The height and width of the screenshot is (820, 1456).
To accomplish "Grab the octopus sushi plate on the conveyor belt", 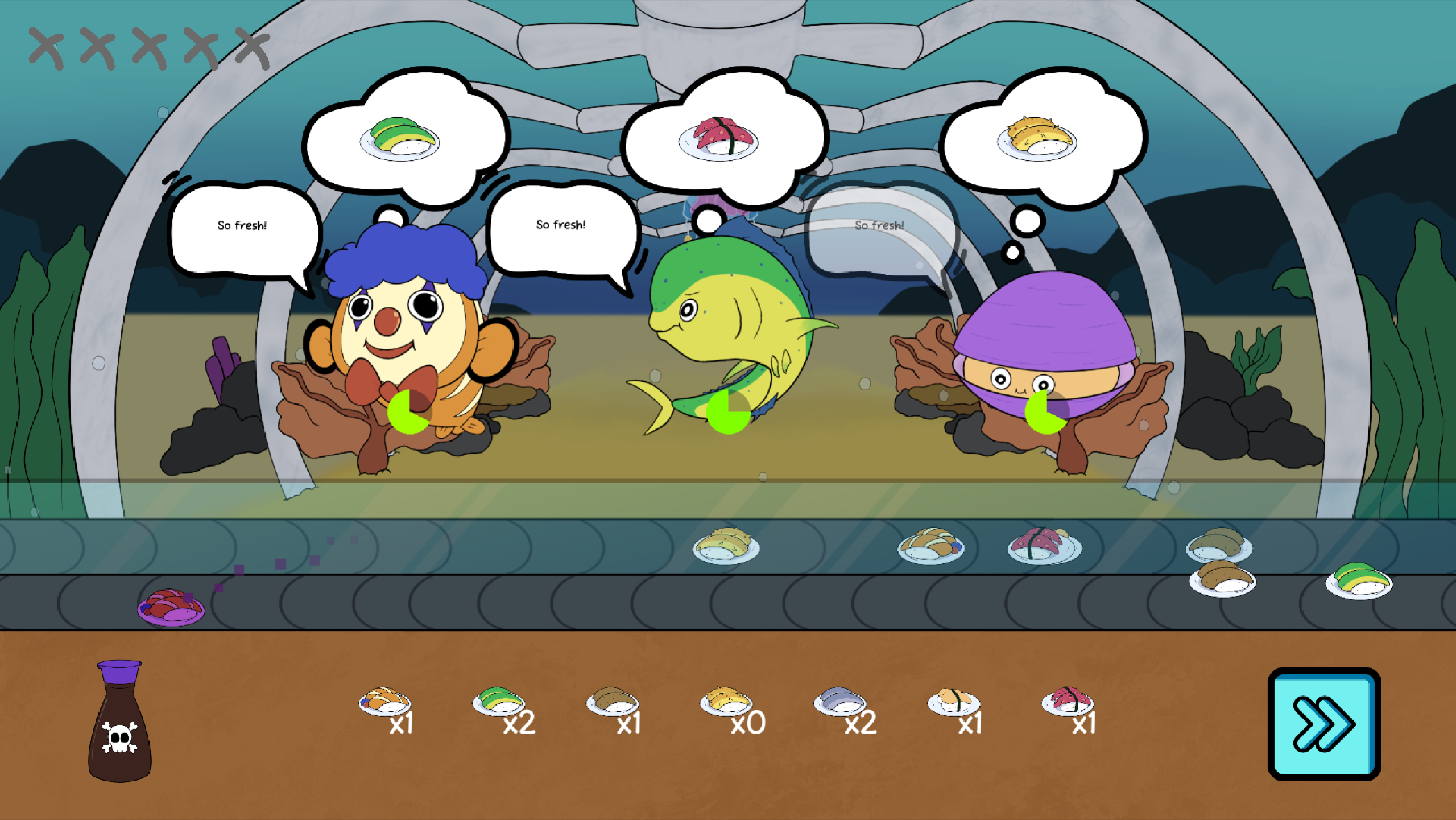I will [1045, 548].
